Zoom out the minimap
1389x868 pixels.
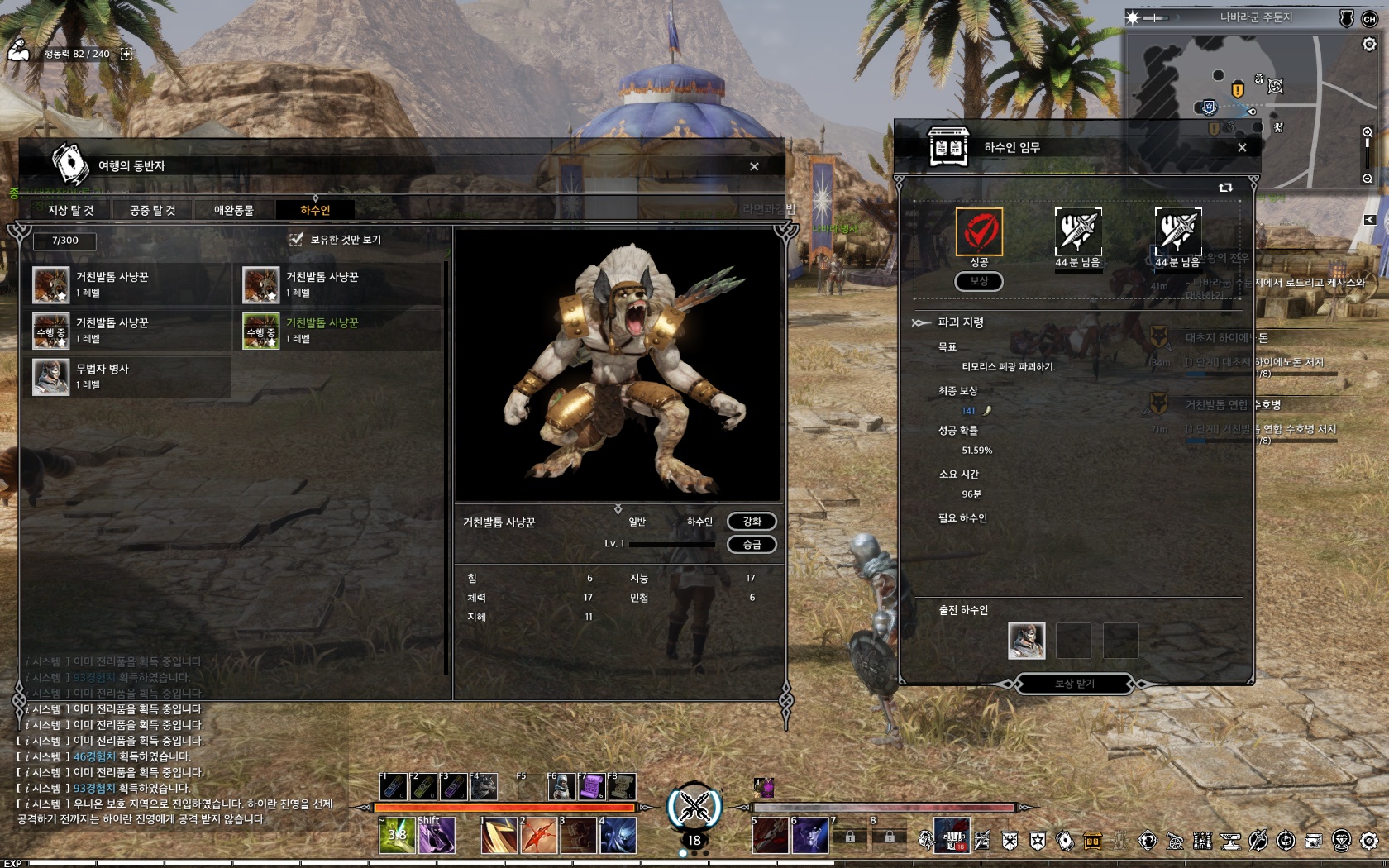[1368, 179]
